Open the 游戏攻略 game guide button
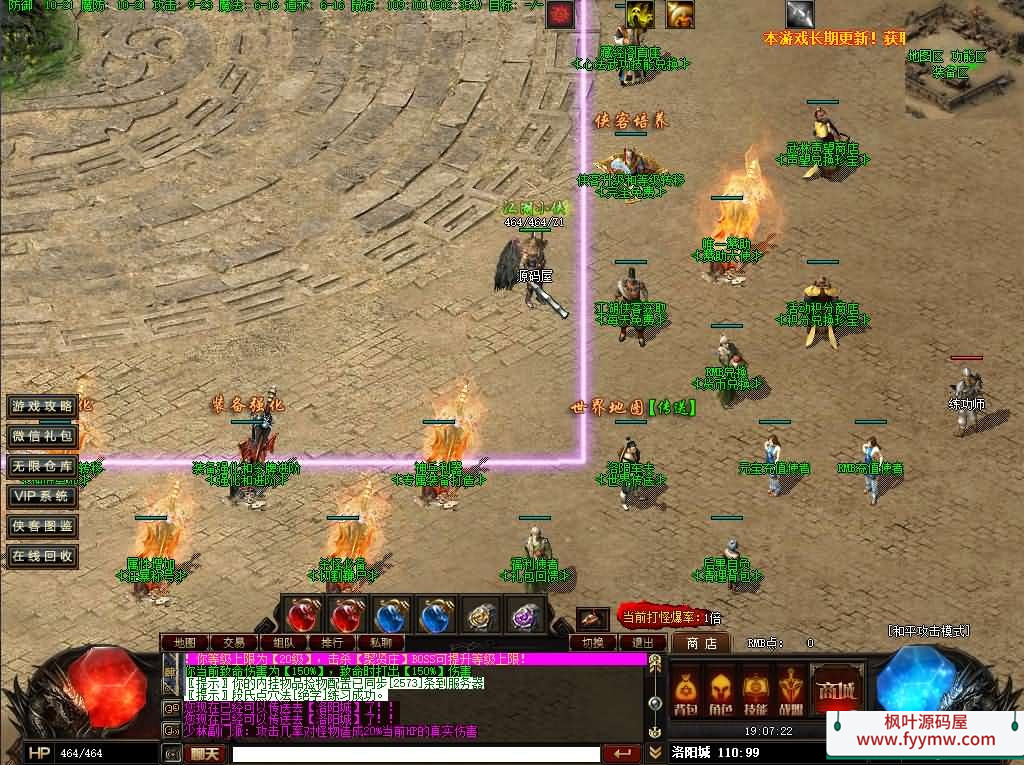The height and width of the screenshot is (765, 1024). [42, 406]
